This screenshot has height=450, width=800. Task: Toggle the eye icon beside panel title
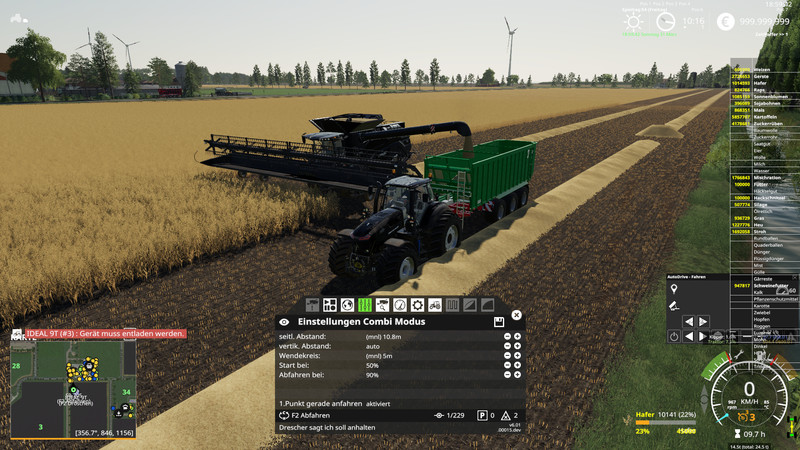pos(284,322)
